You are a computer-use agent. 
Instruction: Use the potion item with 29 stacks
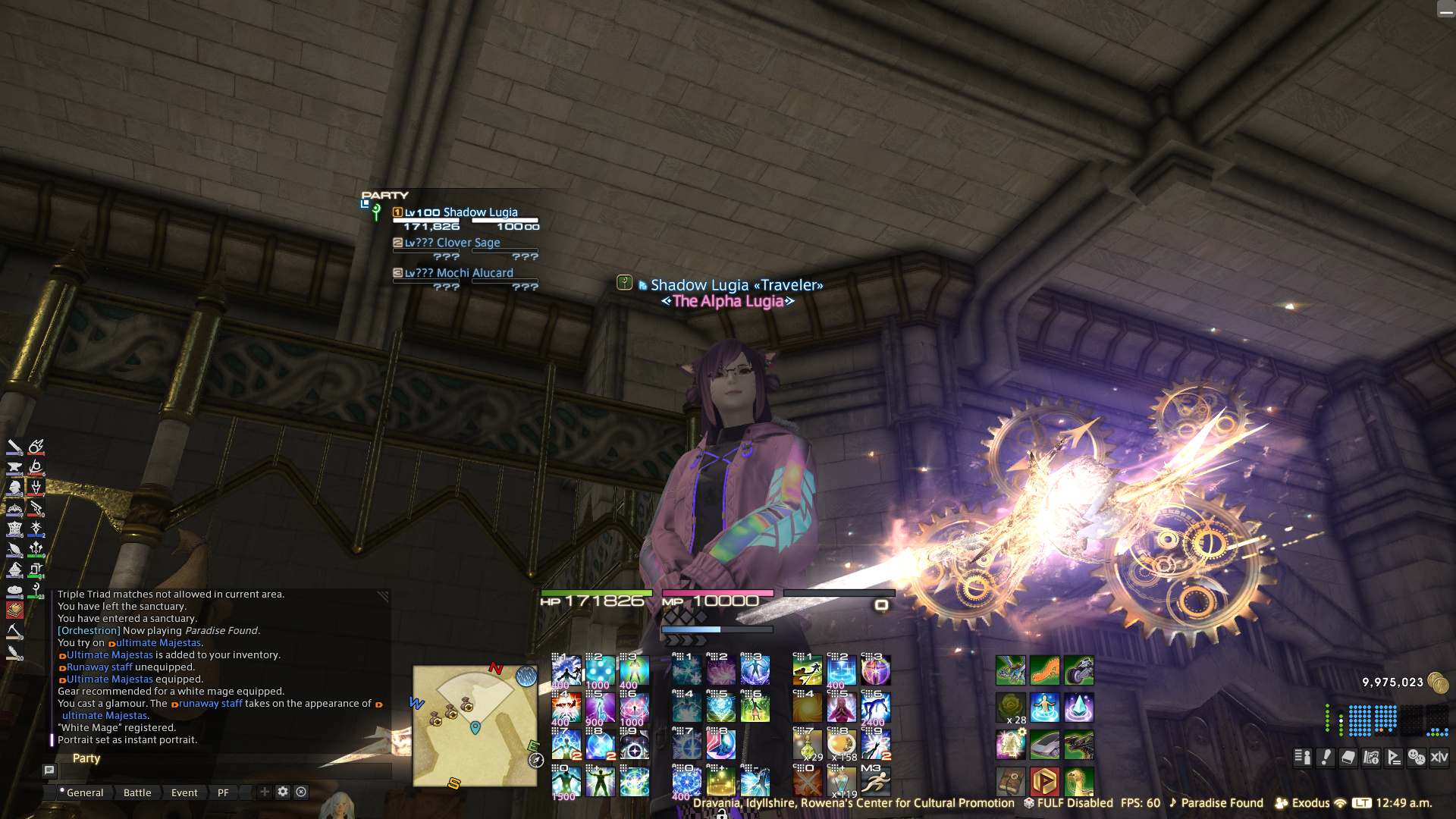click(807, 745)
